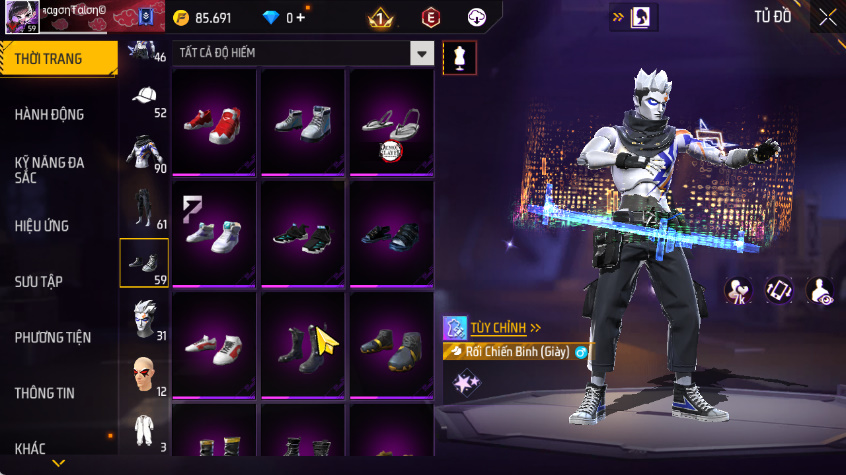Close the wardrobe screen with X

[828, 17]
